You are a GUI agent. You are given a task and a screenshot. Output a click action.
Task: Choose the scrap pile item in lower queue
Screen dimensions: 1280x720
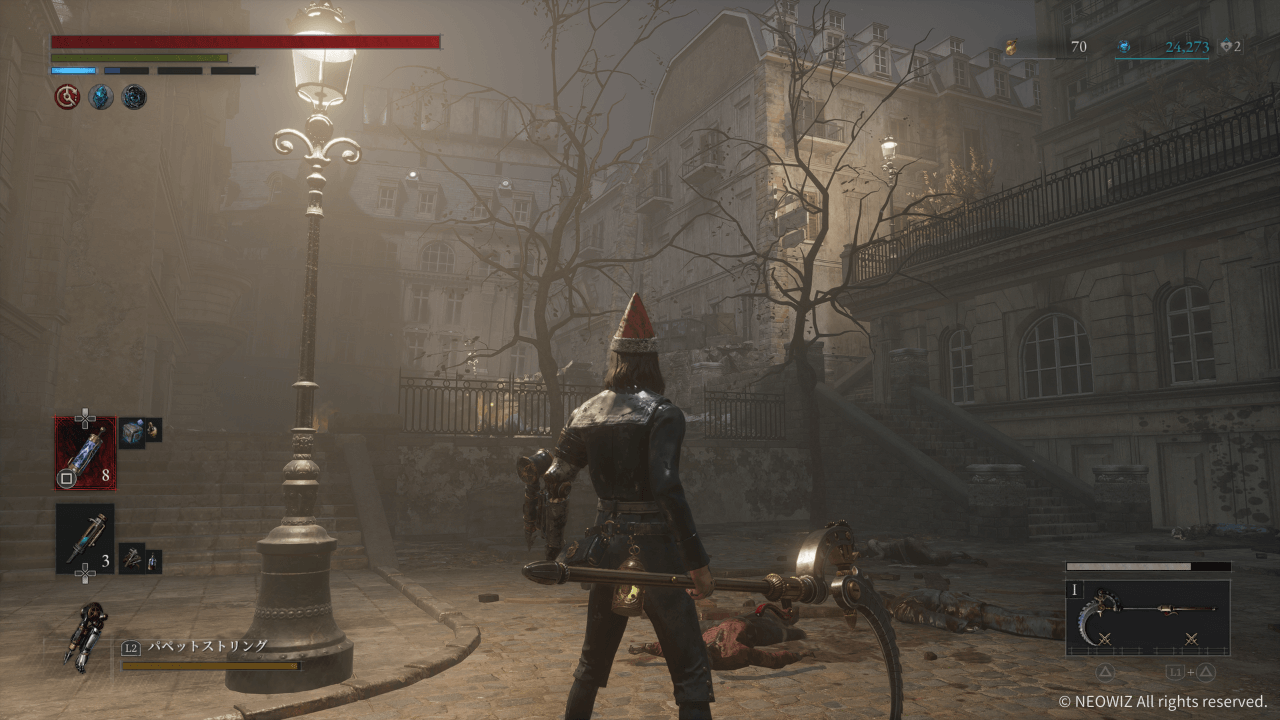point(132,557)
